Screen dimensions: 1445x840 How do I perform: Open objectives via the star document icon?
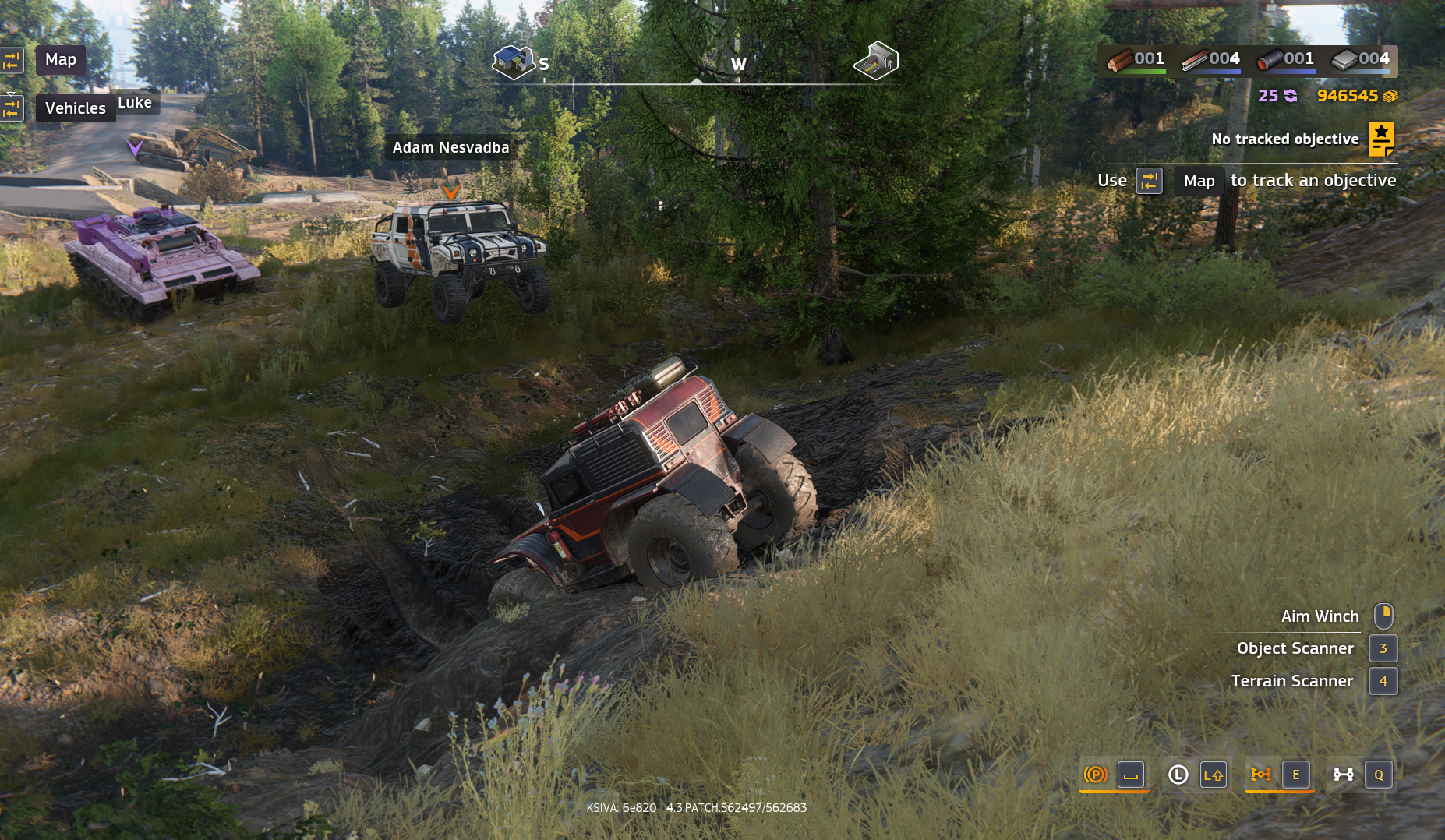click(x=1382, y=139)
